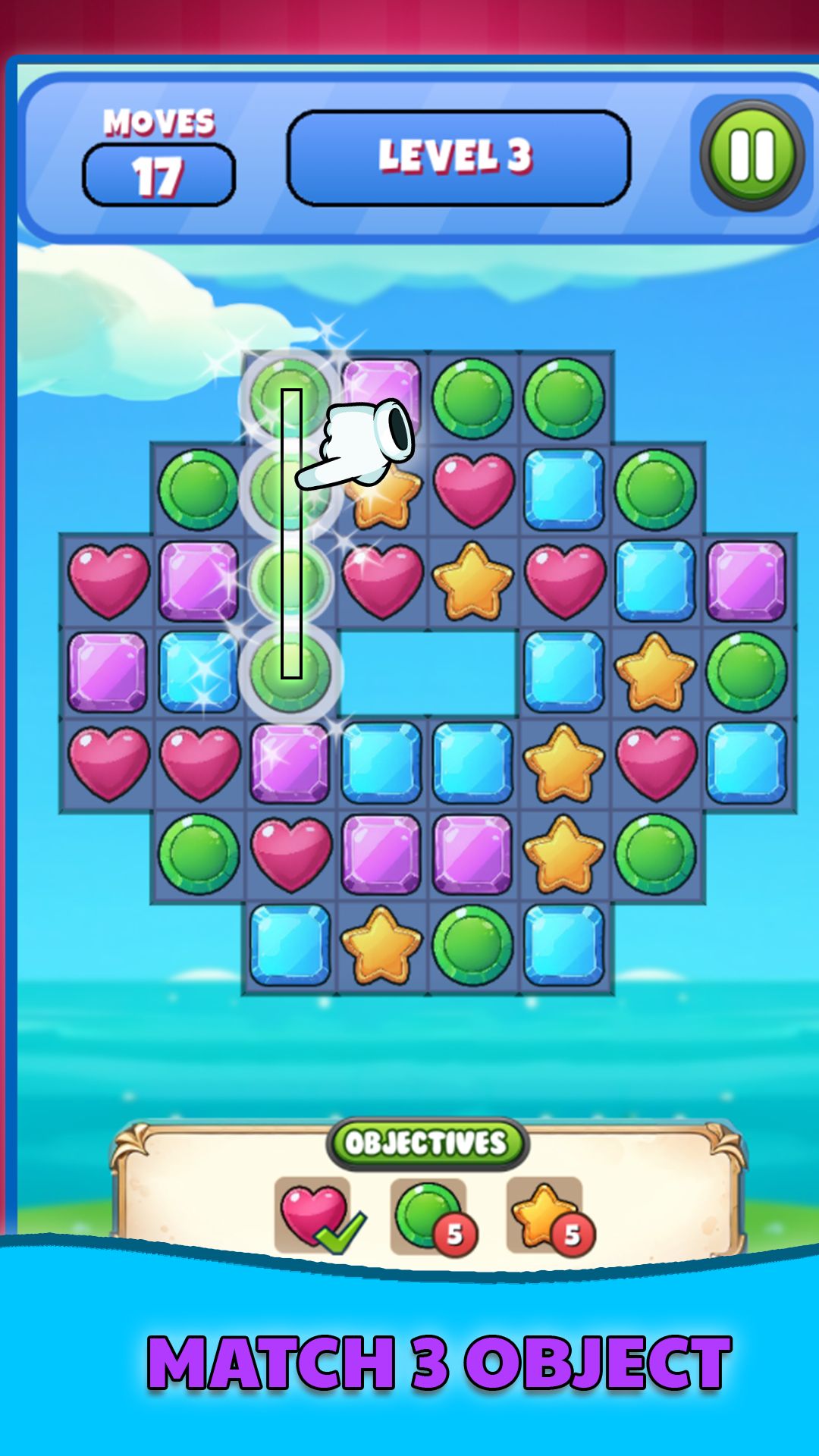The image size is (819, 1456).
Task: Select the completed heart objective icon
Action: (x=312, y=1215)
